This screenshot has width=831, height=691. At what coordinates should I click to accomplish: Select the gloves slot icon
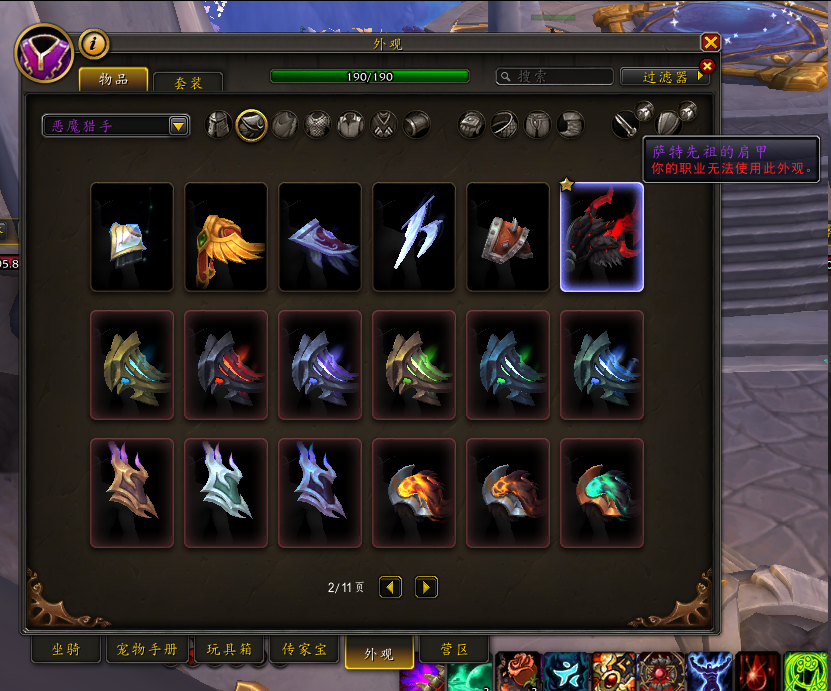472,125
